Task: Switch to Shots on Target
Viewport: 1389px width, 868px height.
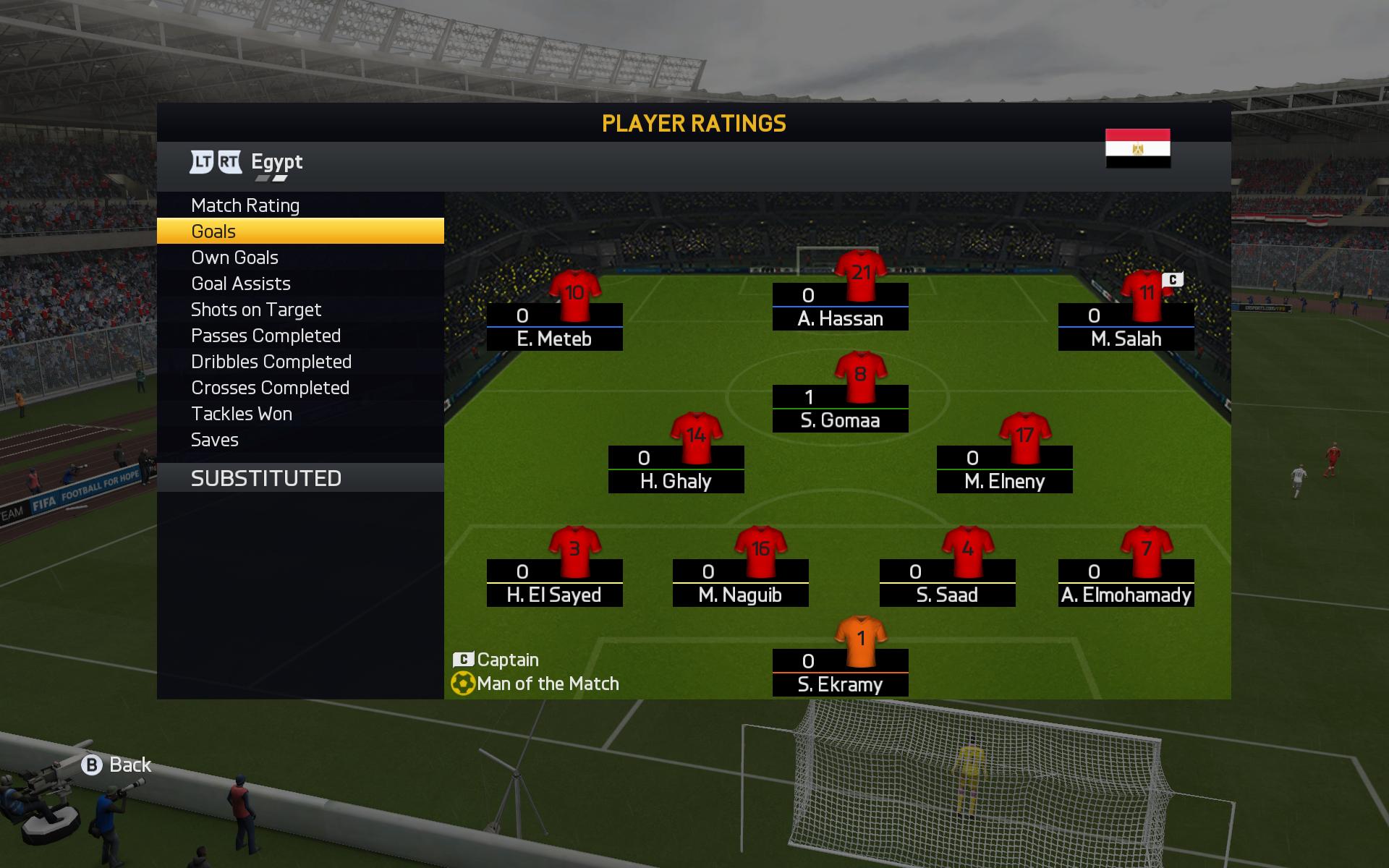Action: [256, 310]
